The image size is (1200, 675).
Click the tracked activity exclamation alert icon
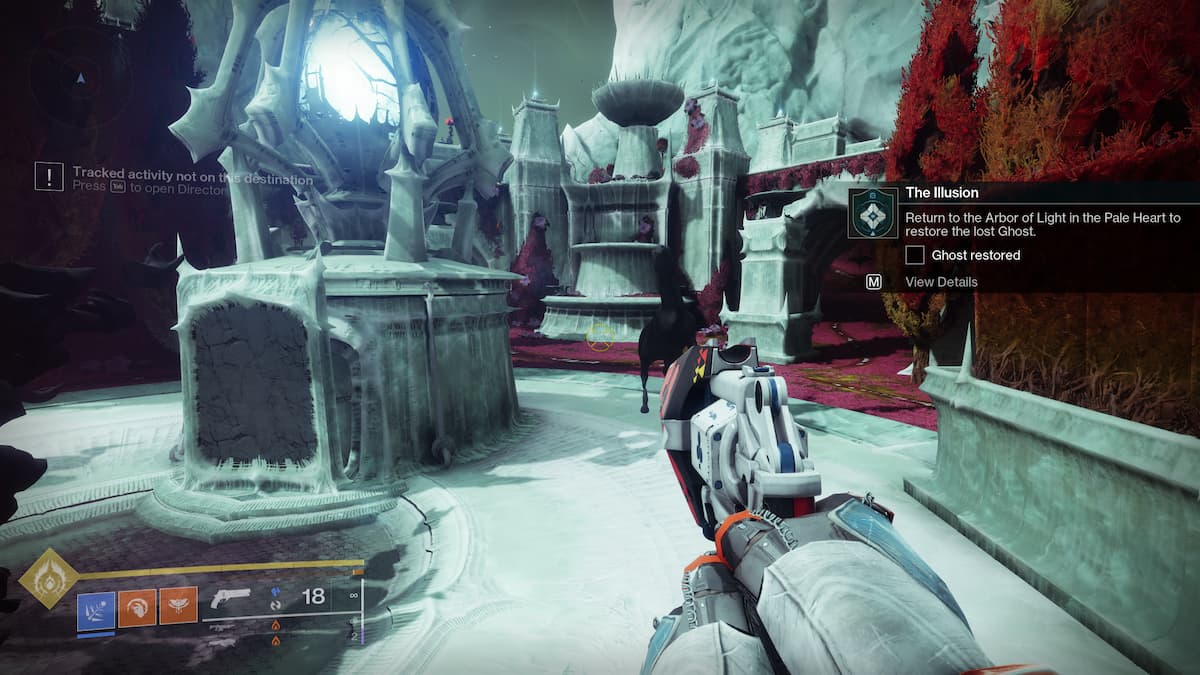[x=49, y=177]
